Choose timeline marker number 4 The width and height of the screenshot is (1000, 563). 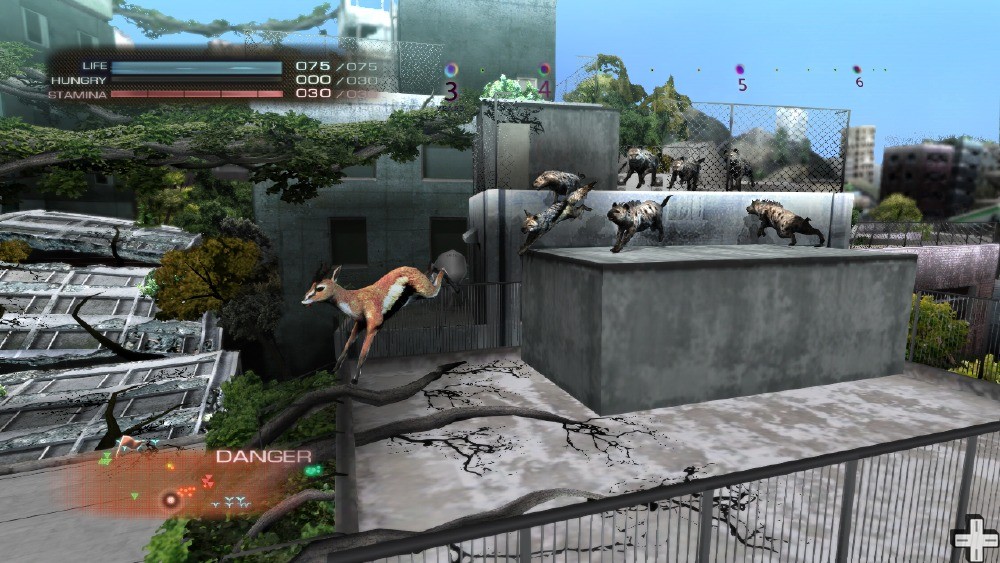click(545, 70)
